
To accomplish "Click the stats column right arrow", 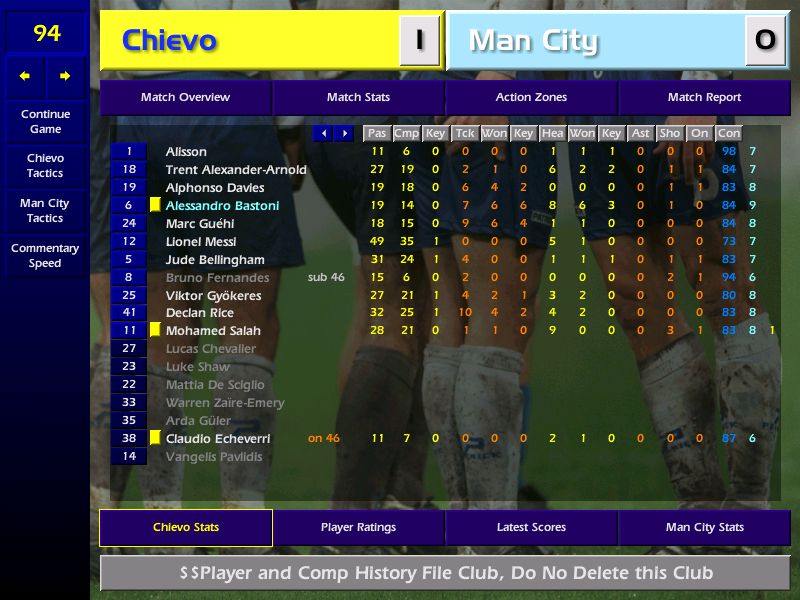I will click(344, 133).
